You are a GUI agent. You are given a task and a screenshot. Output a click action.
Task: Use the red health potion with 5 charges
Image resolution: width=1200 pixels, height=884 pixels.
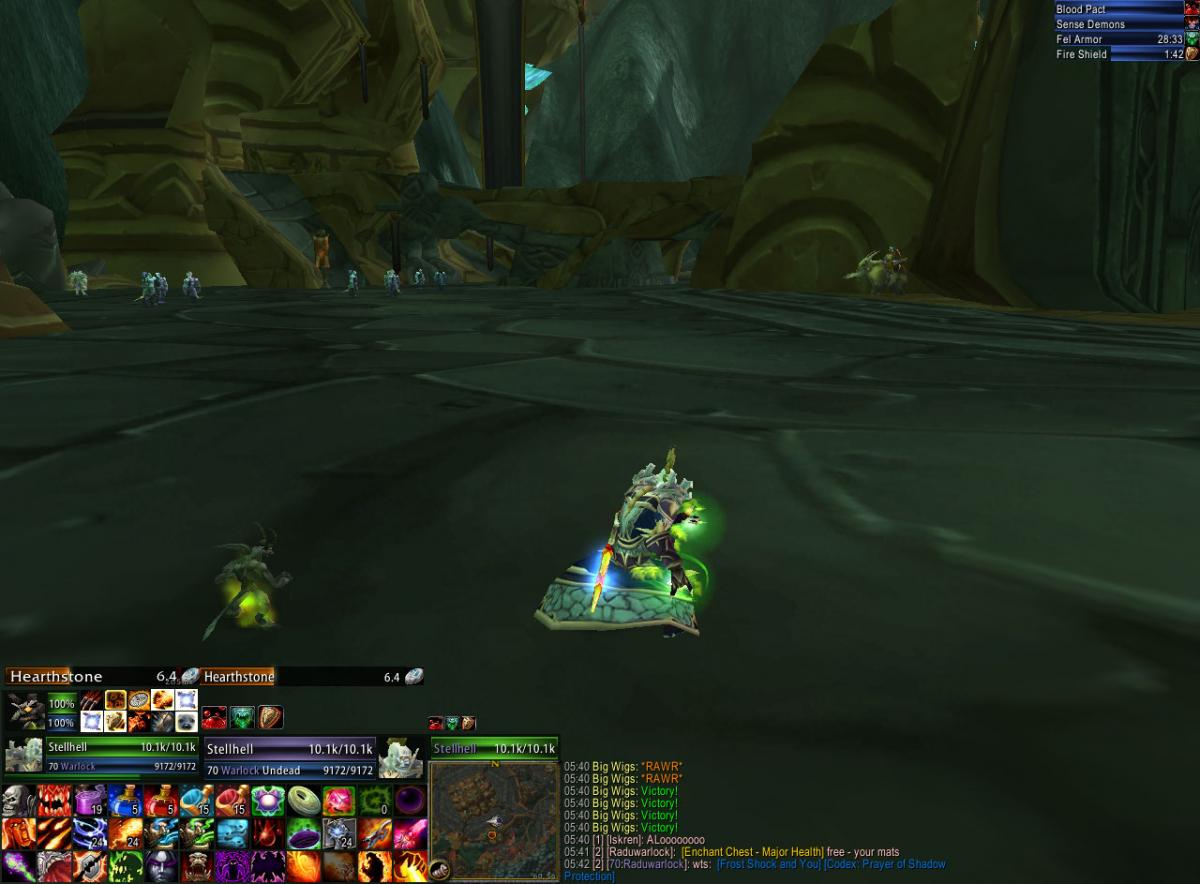[x=160, y=800]
